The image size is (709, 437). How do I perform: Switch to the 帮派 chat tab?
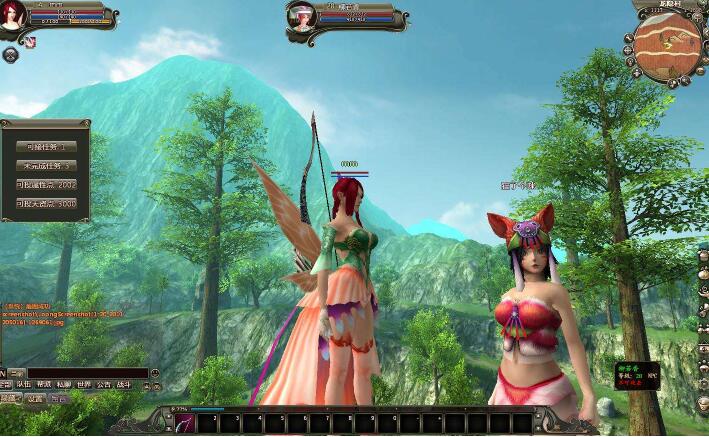(x=43, y=384)
